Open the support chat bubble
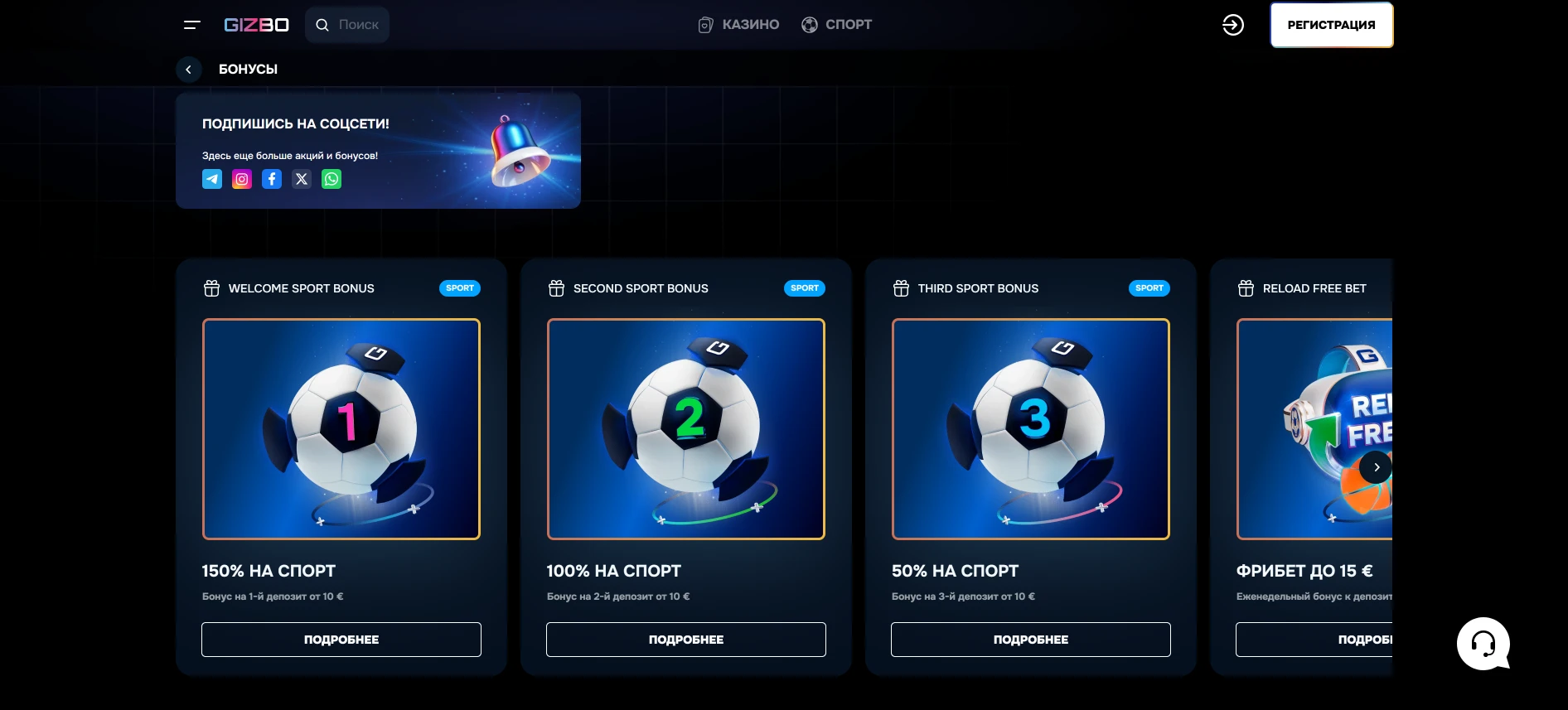The width and height of the screenshot is (1568, 710). tap(1483, 644)
